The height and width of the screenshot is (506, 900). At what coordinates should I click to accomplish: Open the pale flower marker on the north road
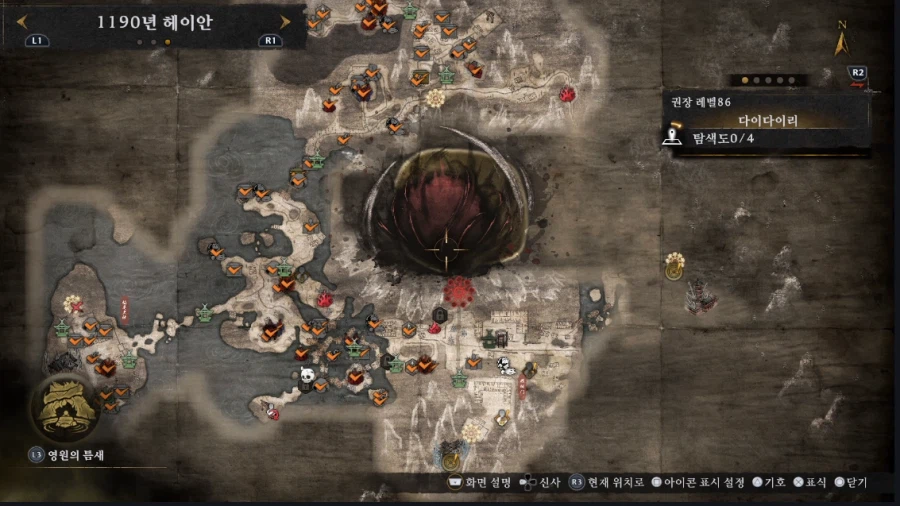(x=435, y=98)
